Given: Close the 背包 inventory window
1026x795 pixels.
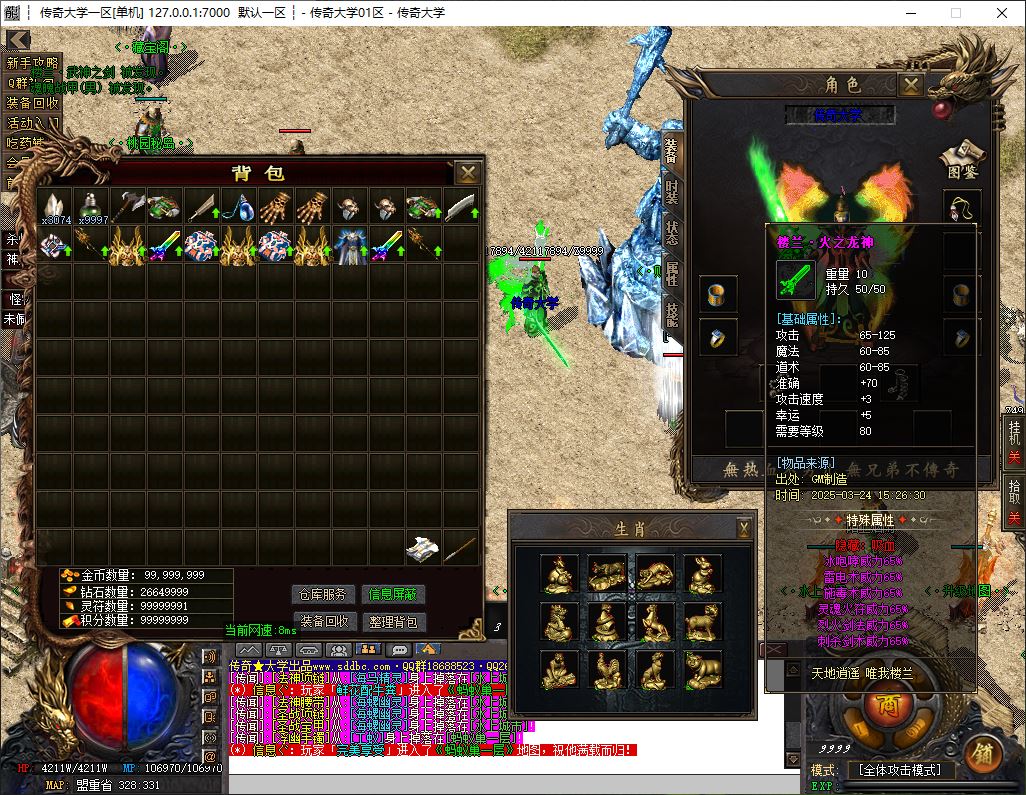Looking at the screenshot, I should click(x=467, y=173).
